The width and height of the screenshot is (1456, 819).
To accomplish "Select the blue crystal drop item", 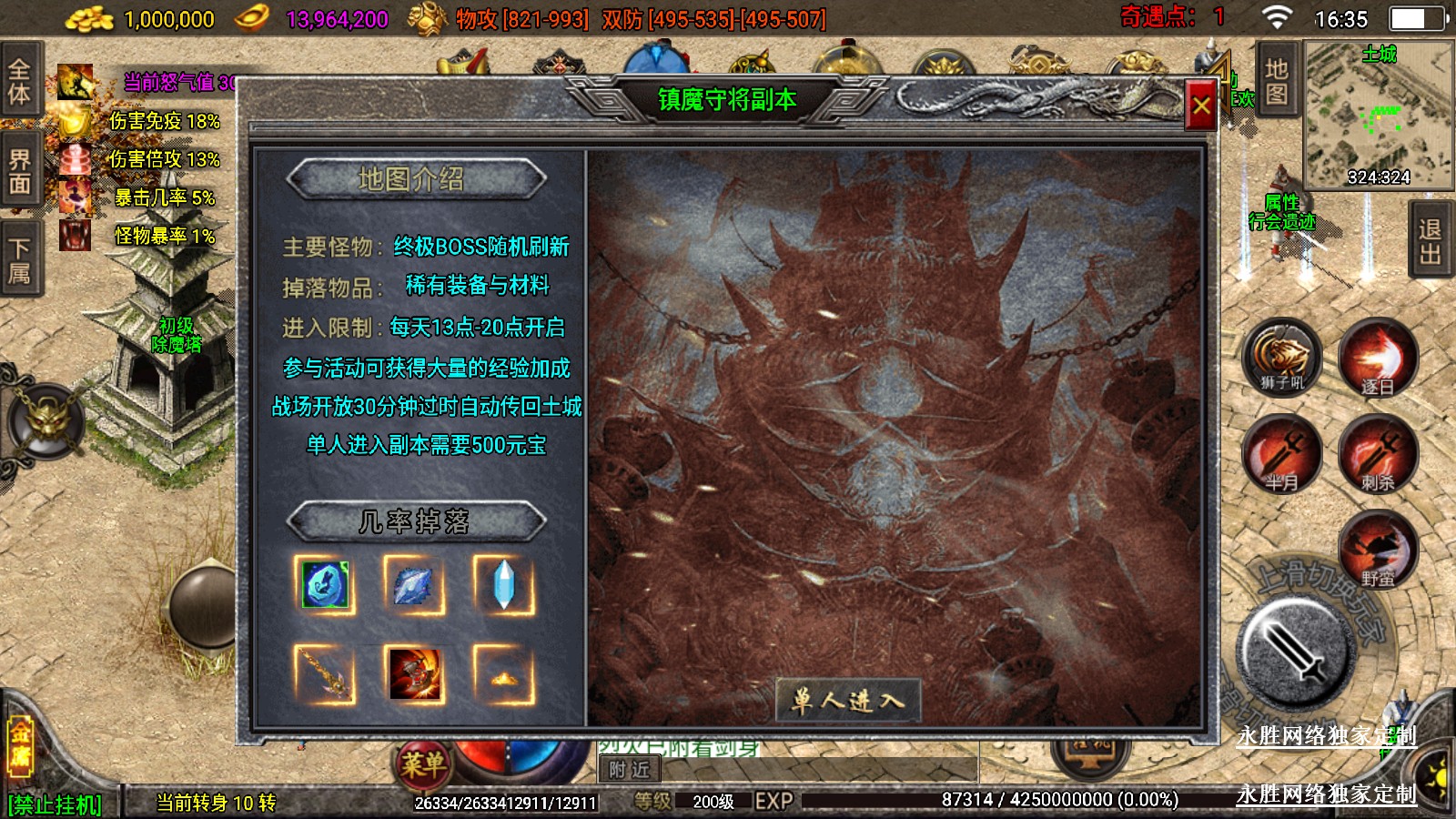I will [503, 584].
